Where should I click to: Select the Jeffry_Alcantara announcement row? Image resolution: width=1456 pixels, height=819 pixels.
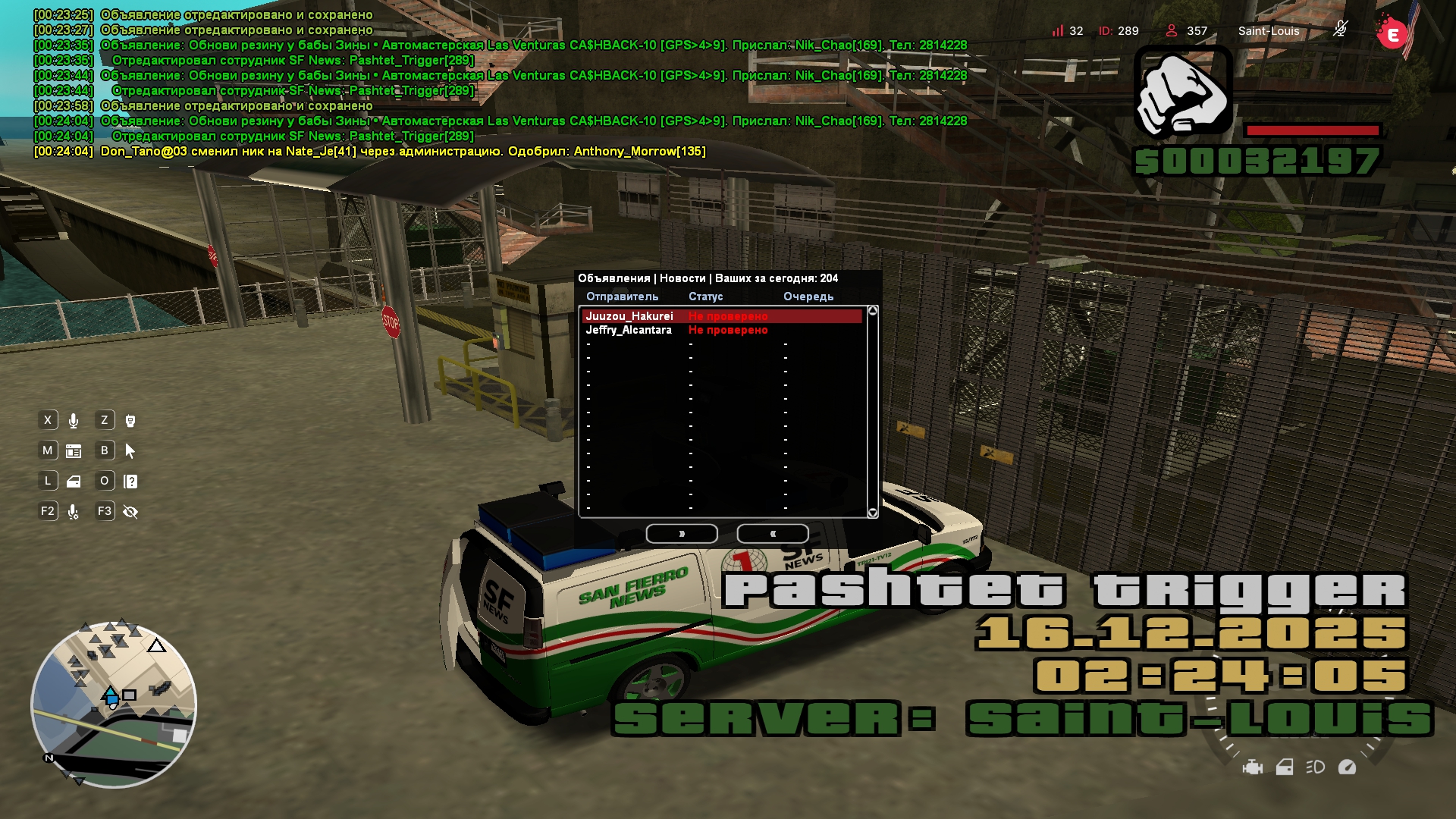[x=721, y=330]
